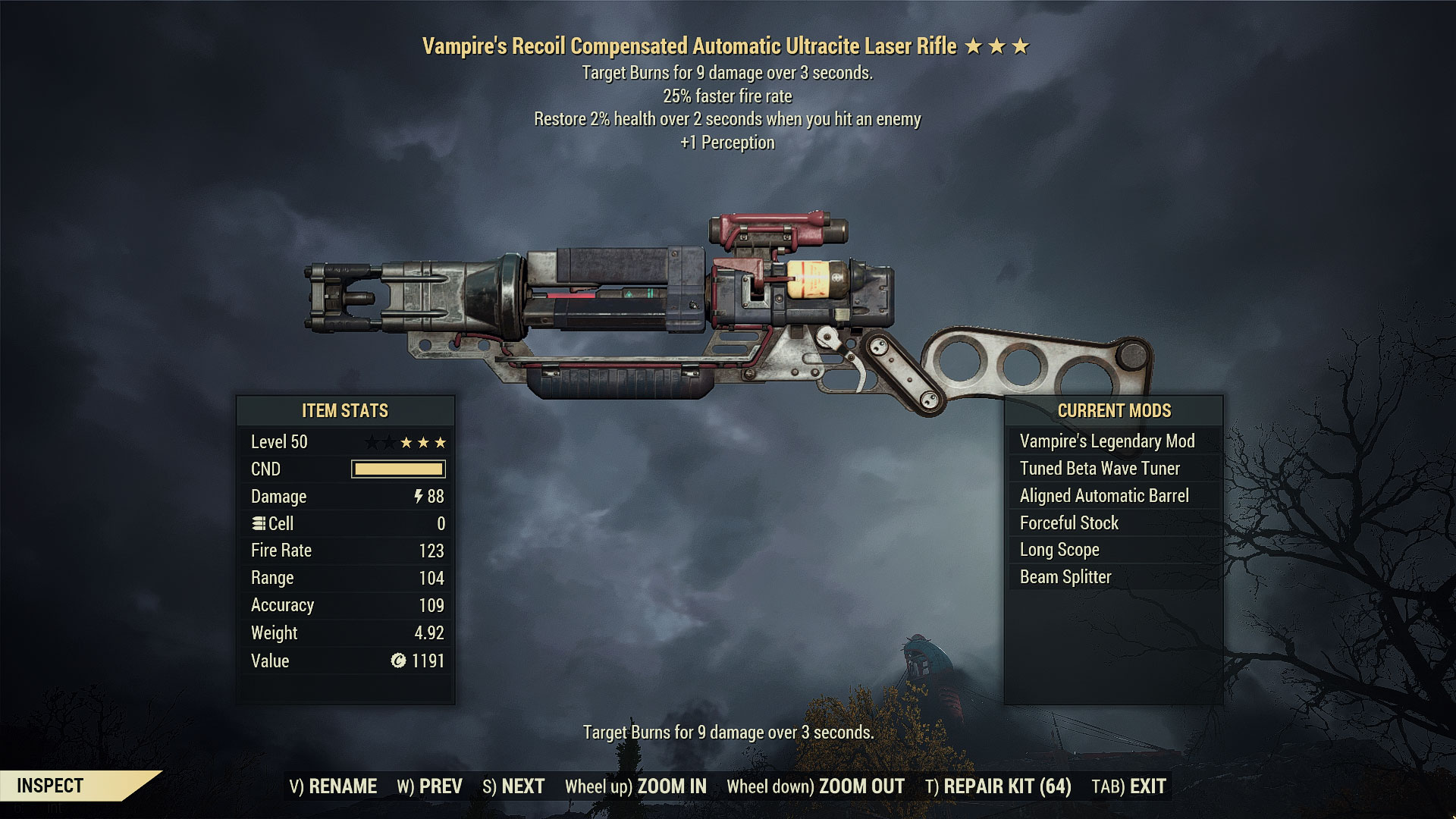1456x819 pixels.
Task: Select the Aligned Automatic Barrel mod
Action: pyautogui.click(x=1104, y=496)
